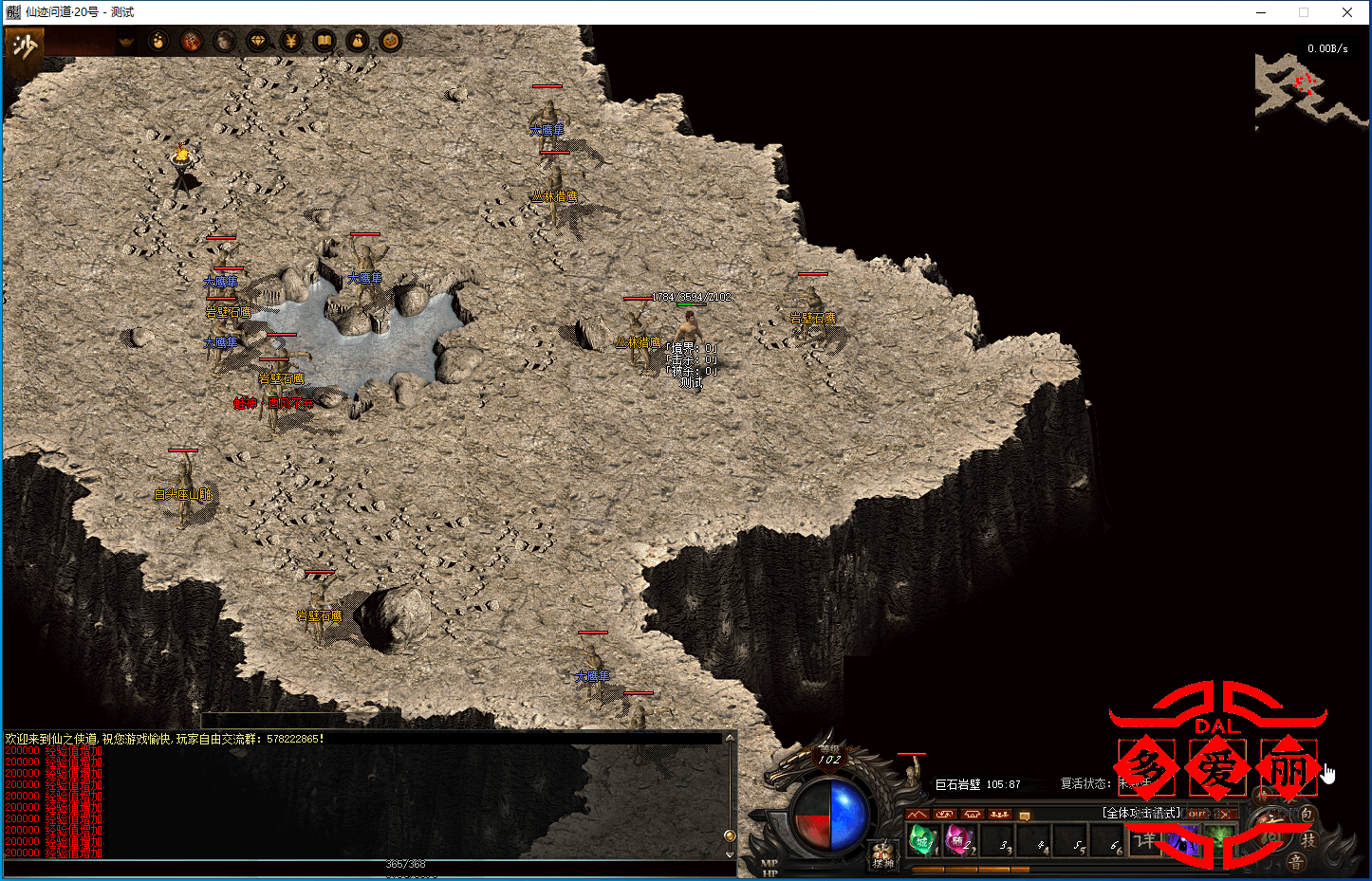Toggle the 音 sound button

coord(1295,861)
